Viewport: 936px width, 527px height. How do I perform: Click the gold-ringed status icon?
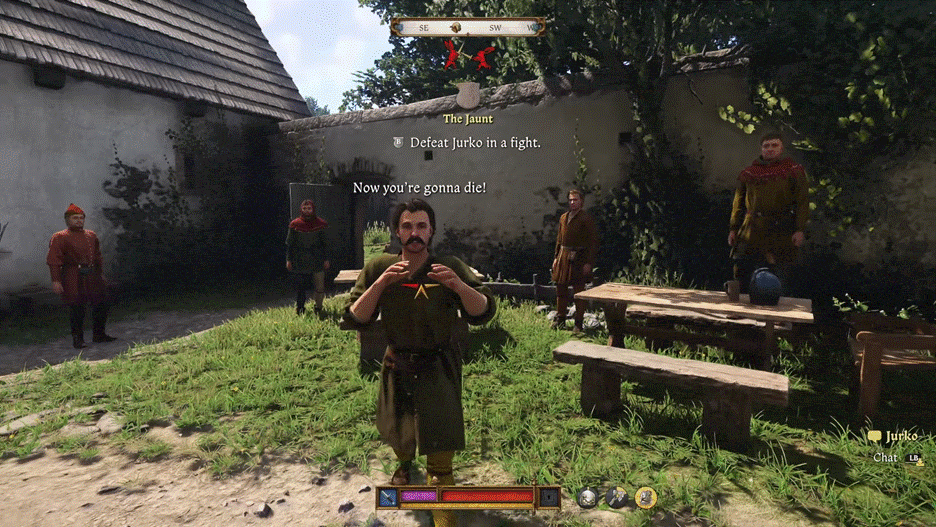pos(646,497)
